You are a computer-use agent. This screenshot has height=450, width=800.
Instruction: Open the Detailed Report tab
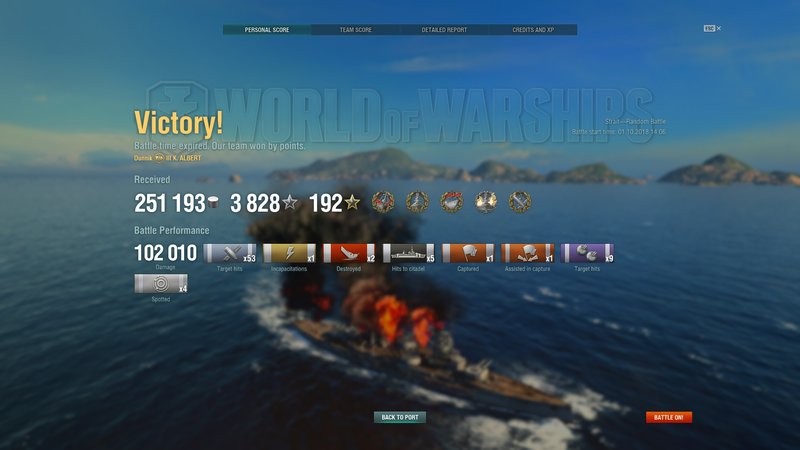click(444, 30)
